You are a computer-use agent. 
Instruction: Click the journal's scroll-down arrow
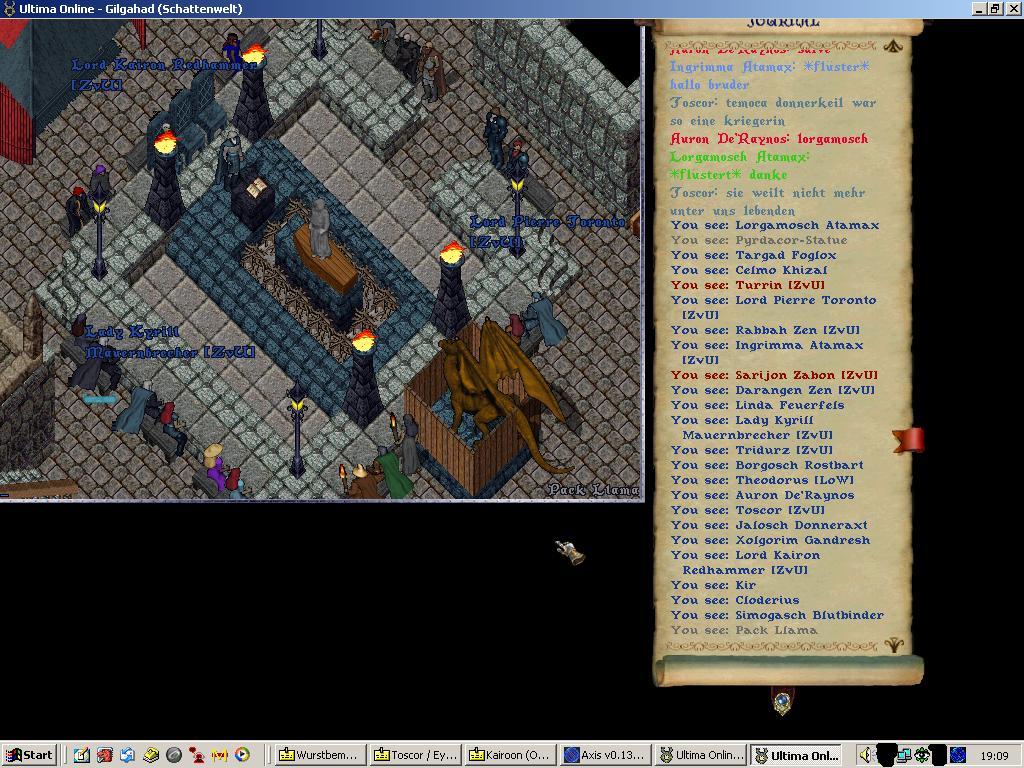coord(894,646)
